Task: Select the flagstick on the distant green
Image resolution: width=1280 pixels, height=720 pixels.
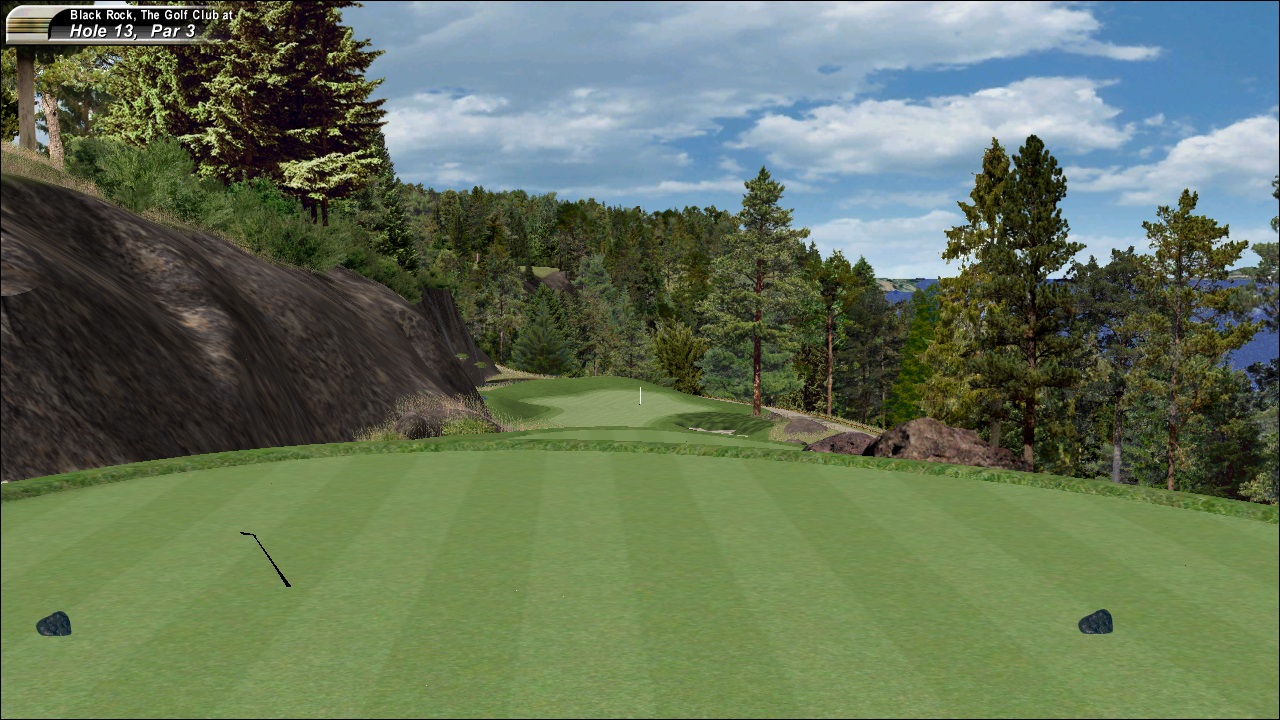Action: click(x=640, y=396)
